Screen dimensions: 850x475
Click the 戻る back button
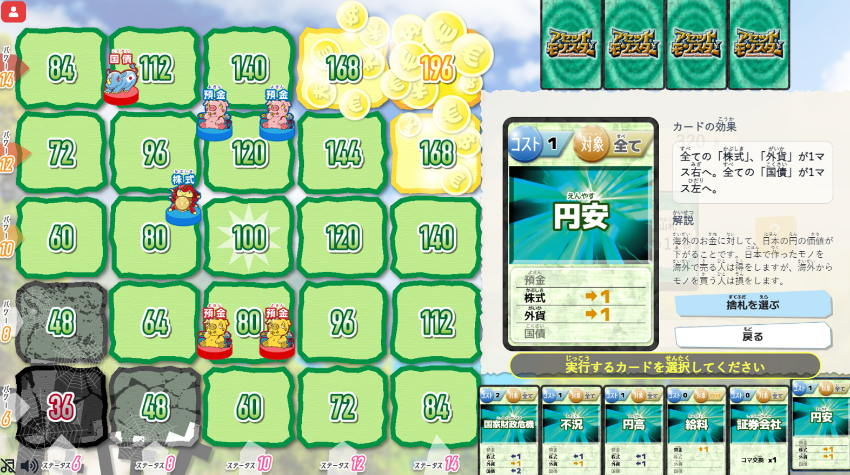(x=752, y=336)
